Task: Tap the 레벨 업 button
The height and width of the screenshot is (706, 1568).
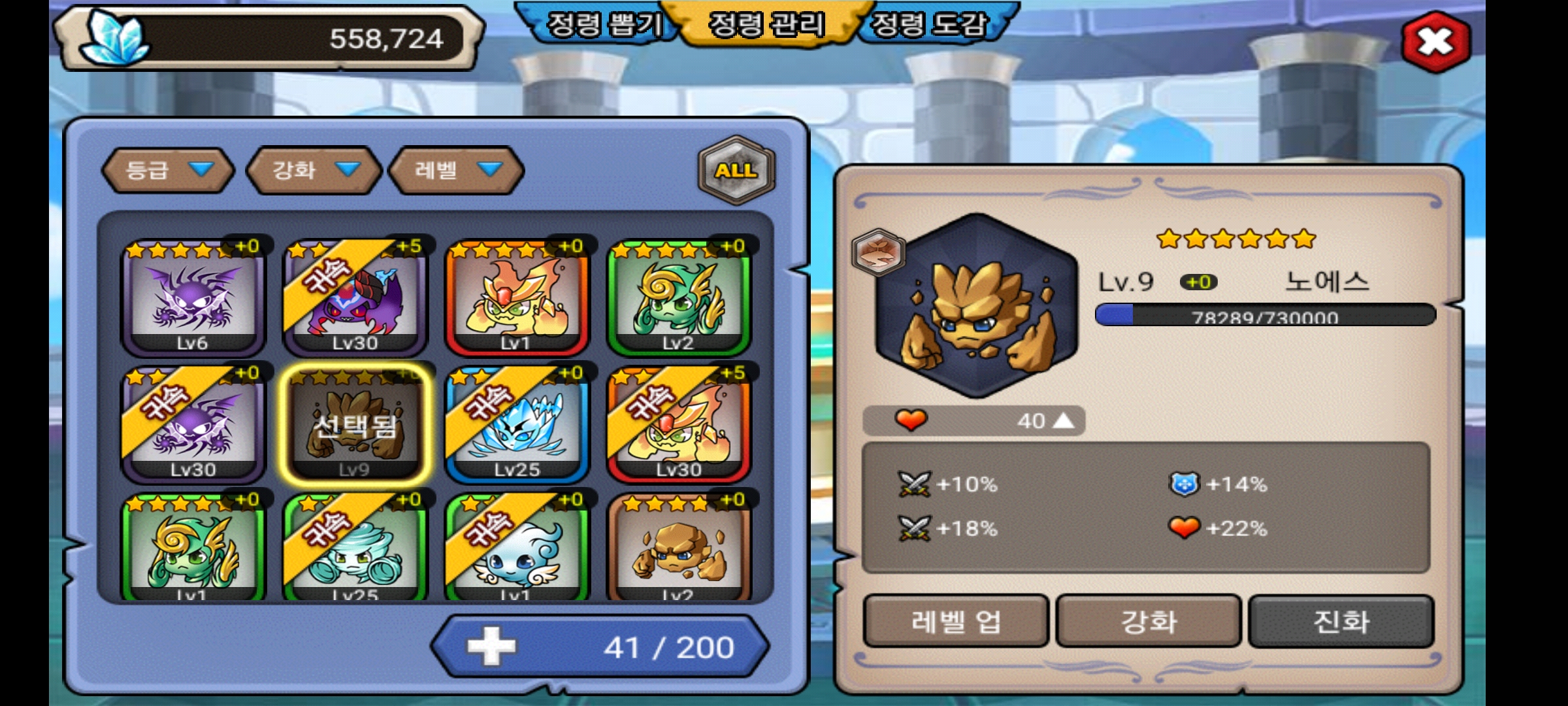Action: pos(956,621)
